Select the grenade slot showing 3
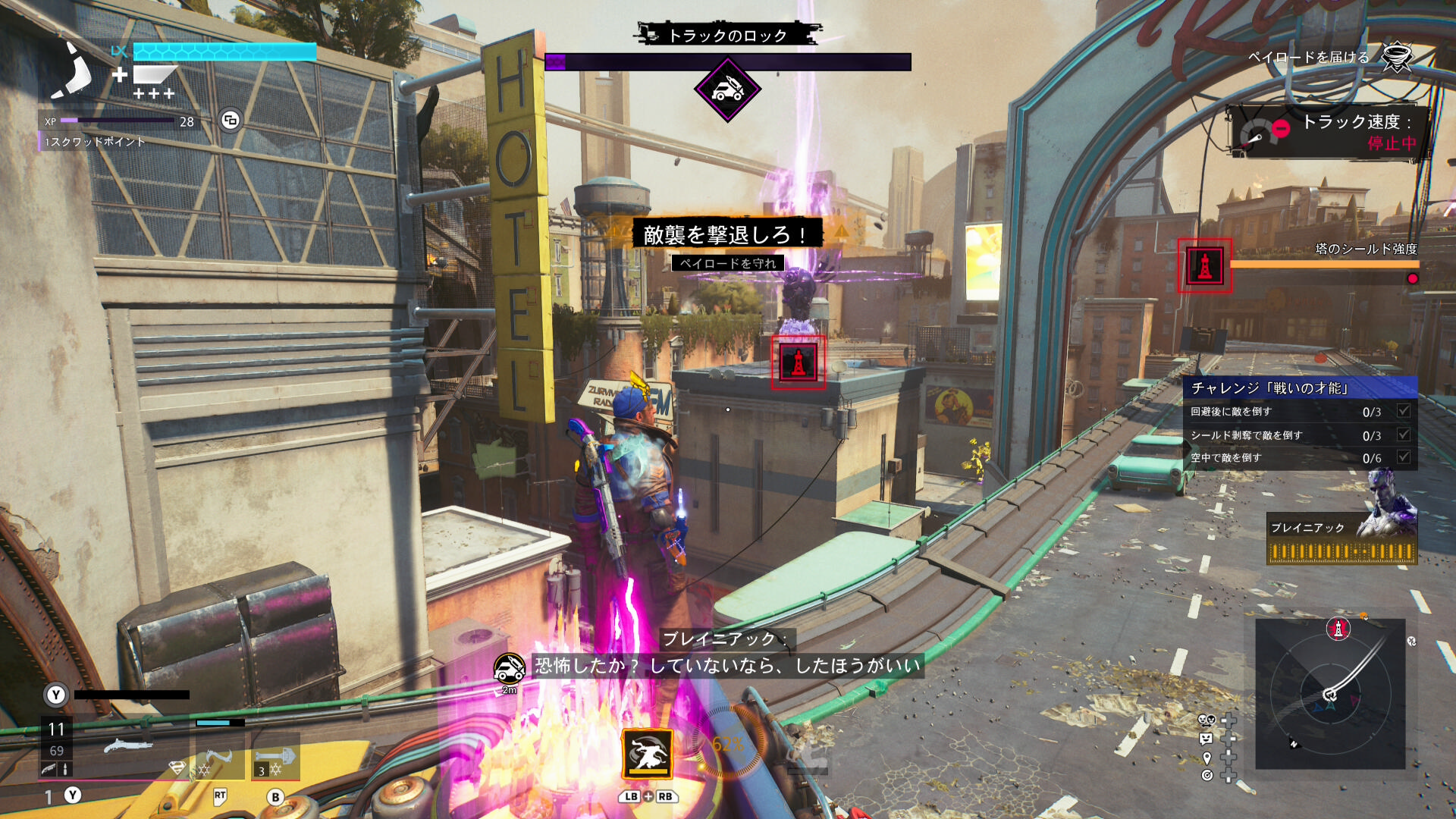 click(x=275, y=760)
